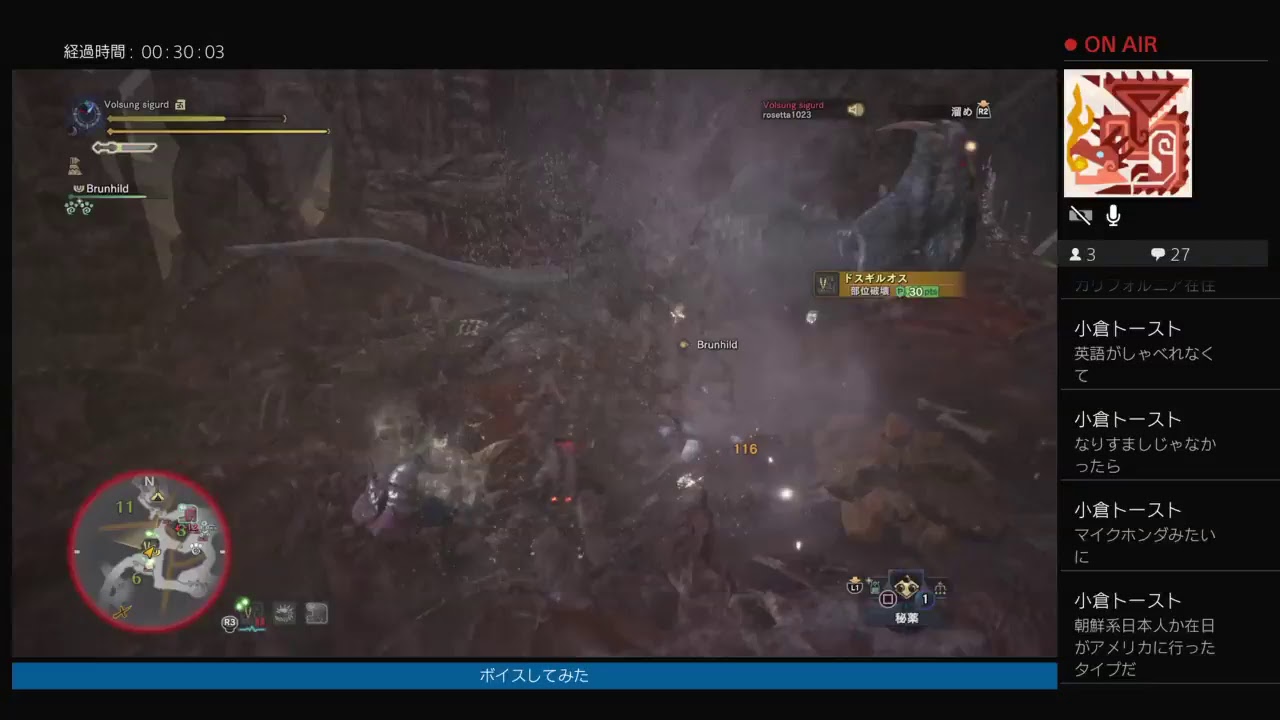Image resolution: width=1280 pixels, height=720 pixels.
Task: Select the Palico status icon under Volsung sigurd
Action: tap(75, 166)
